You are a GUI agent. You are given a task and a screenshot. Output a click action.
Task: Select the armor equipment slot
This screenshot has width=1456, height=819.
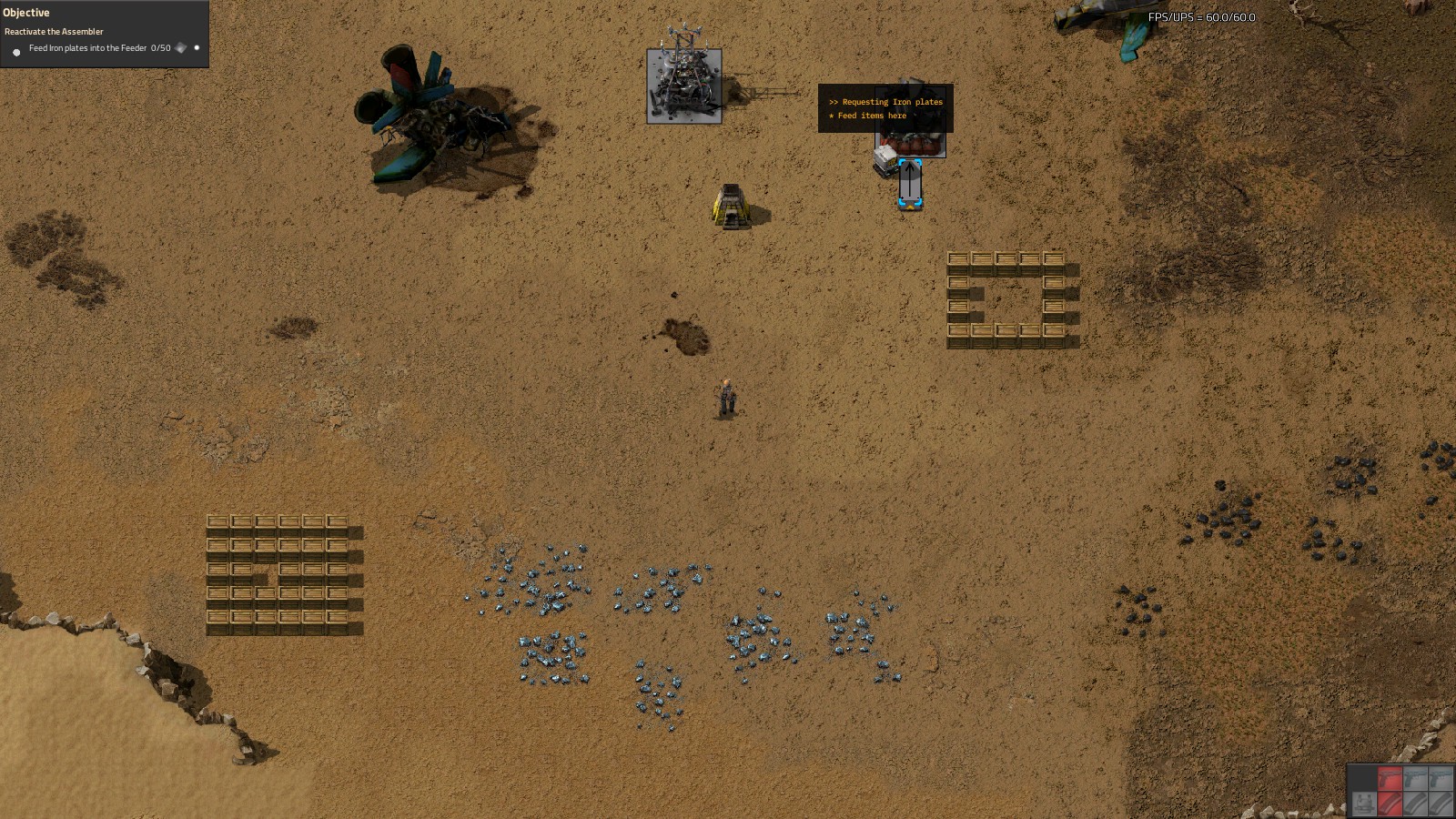coord(1363,803)
